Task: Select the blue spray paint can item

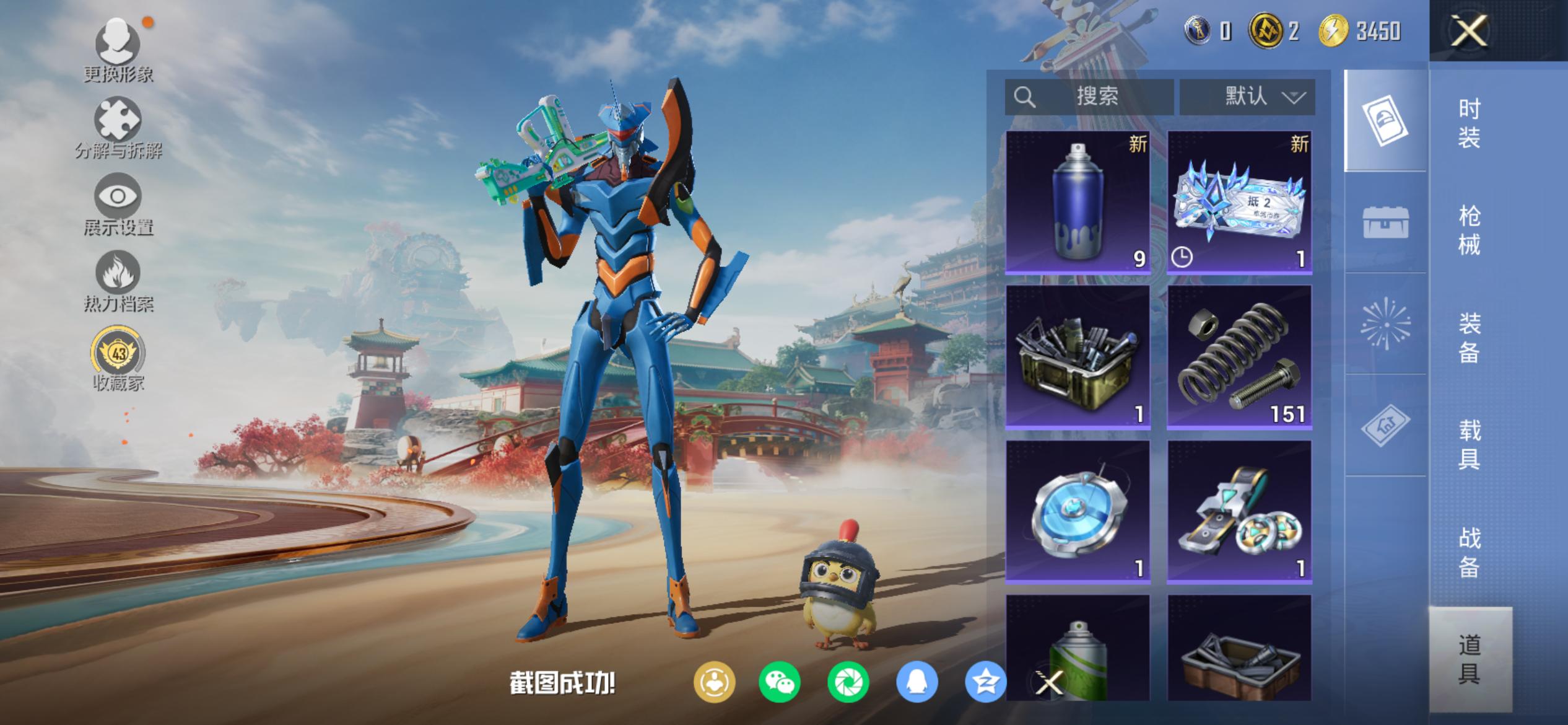Action: 1078,202
